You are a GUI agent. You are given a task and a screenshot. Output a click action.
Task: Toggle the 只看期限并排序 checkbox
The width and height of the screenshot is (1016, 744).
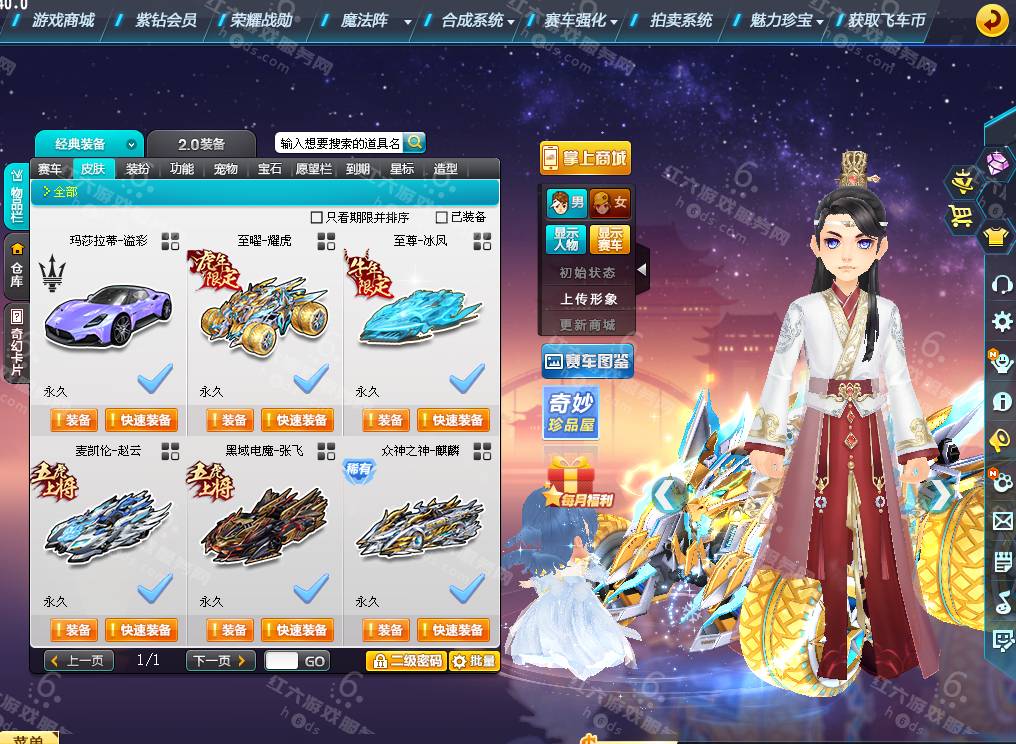point(317,217)
